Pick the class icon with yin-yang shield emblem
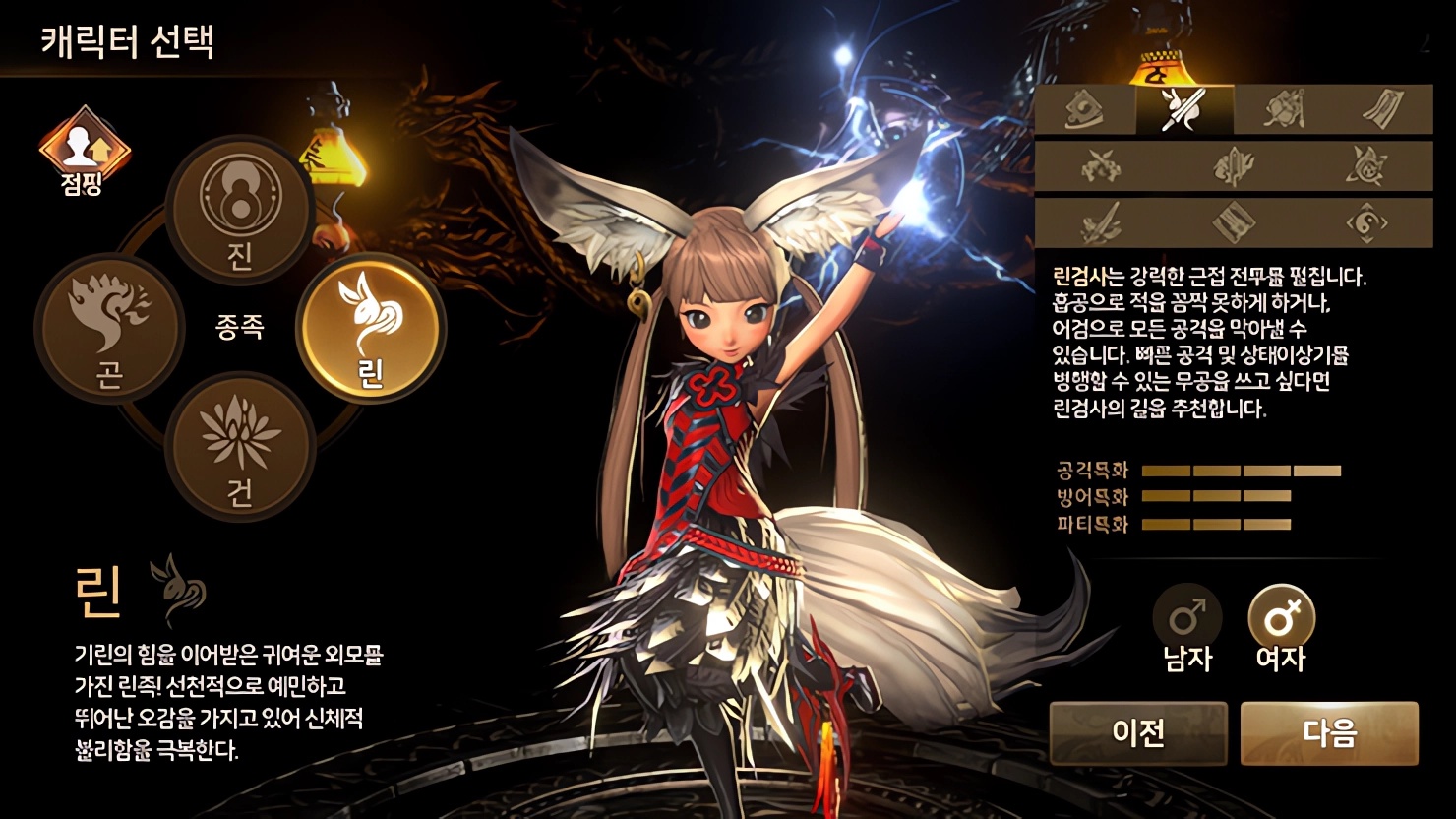 [1085, 109]
